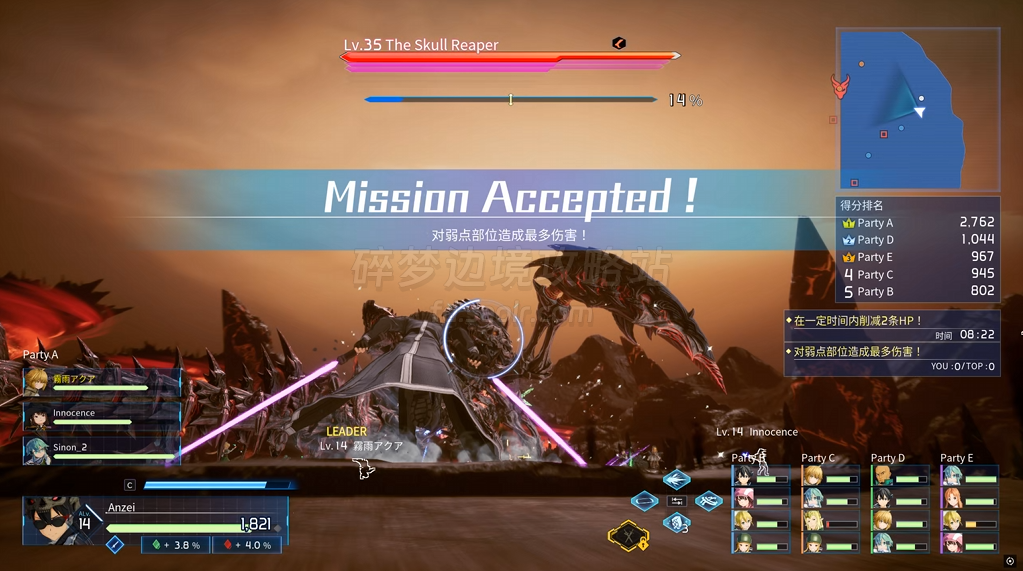Select the Party B row in ranking

(918, 292)
